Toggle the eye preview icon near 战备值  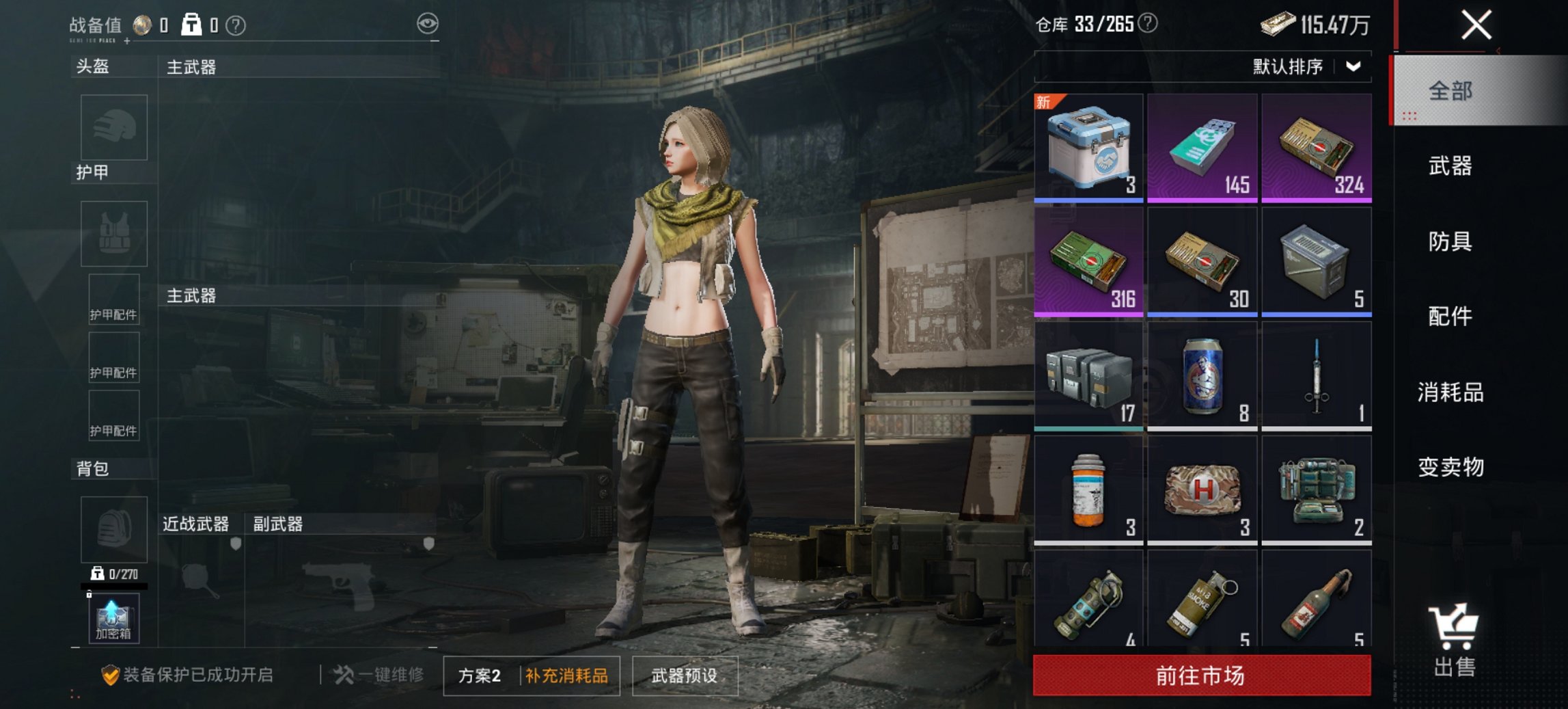tap(429, 23)
